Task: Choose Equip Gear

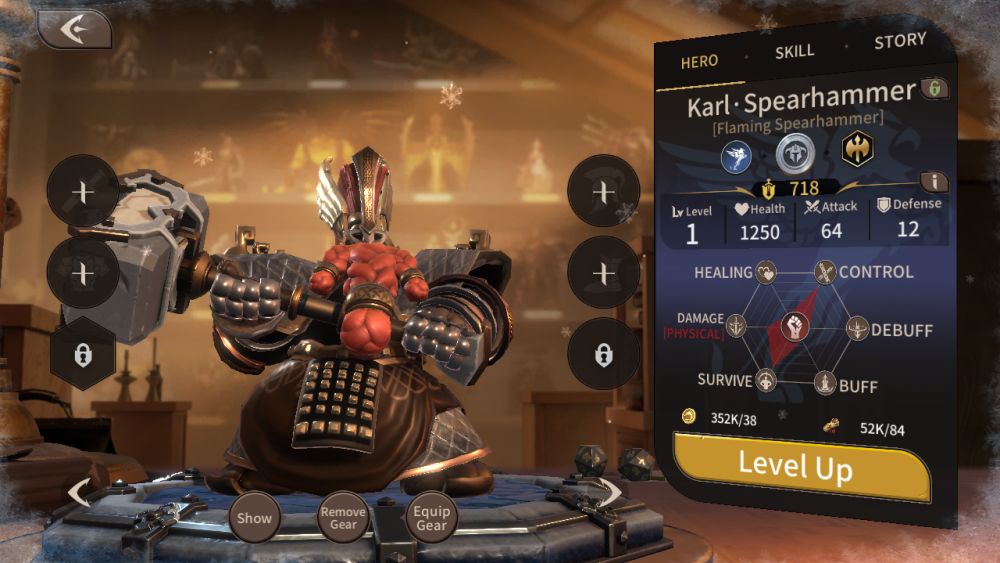Action: click(x=432, y=518)
